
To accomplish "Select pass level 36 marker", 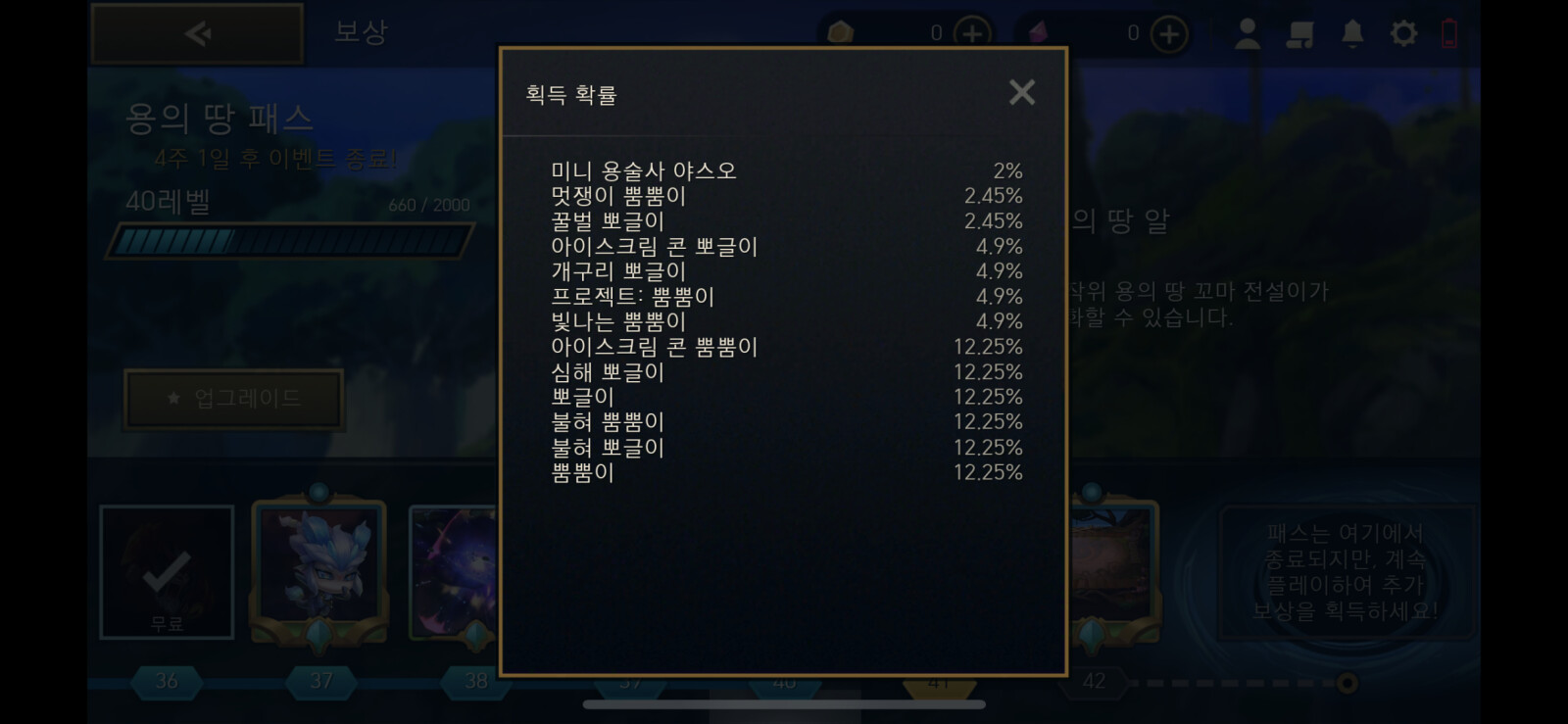I will coord(167,682).
